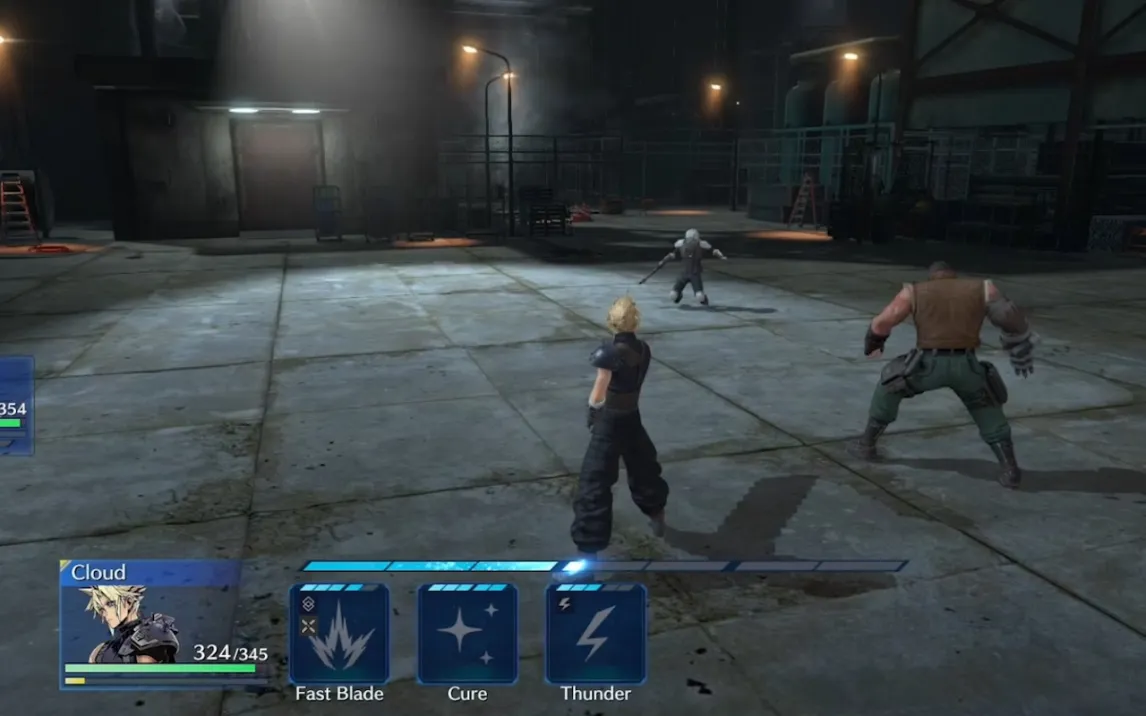Use the Thunder lightning ability
1146x716 pixels.
coord(595,634)
